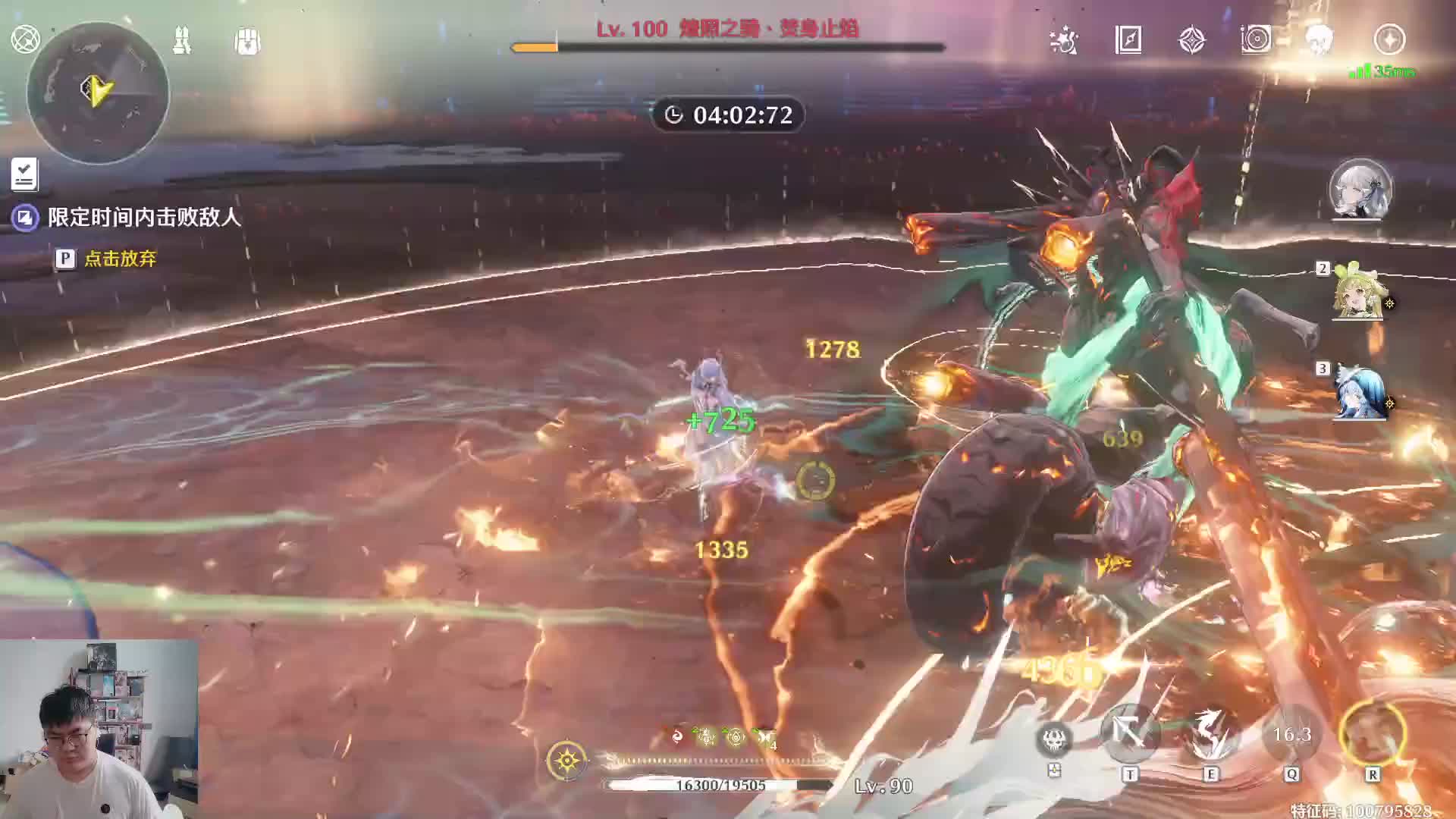Click the round star-in-circle icon above the ping readout
1456x819 pixels.
tap(1389, 39)
